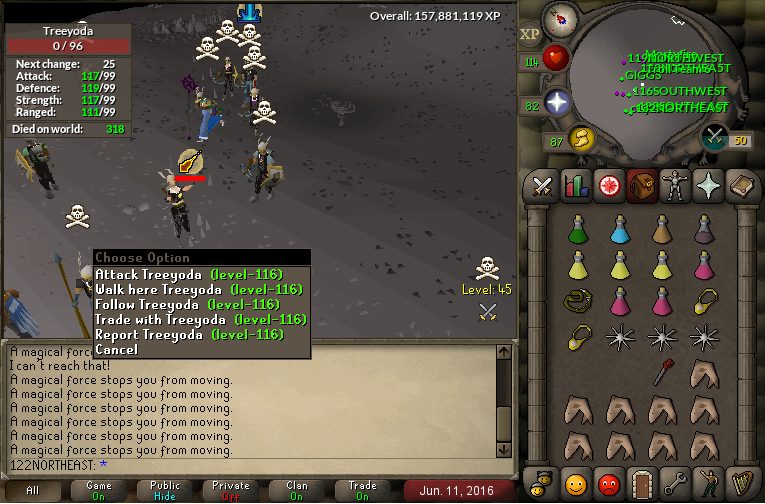The height and width of the screenshot is (504, 765).
Task: Switch to the Skills stats tab
Action: coord(575,186)
